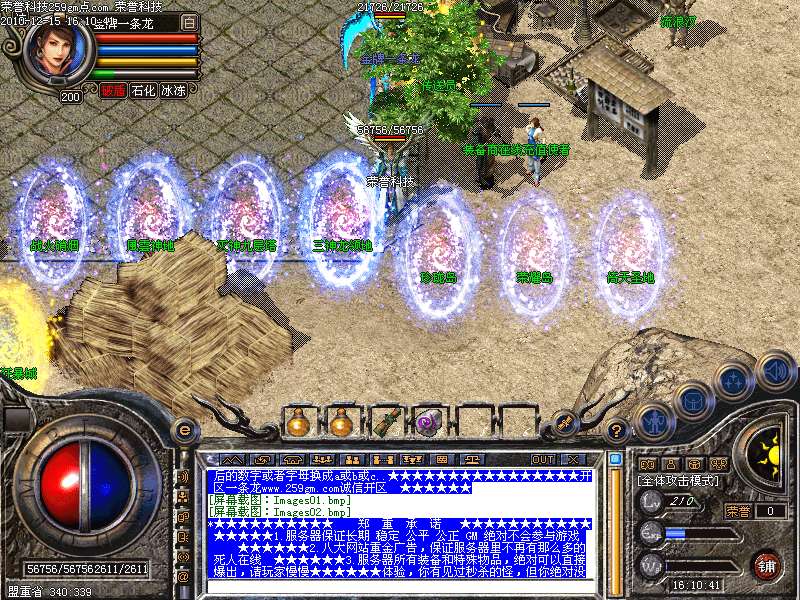Viewport: 800px width, 600px height.
Task: Select the red 破盾 status button
Action: point(113,90)
